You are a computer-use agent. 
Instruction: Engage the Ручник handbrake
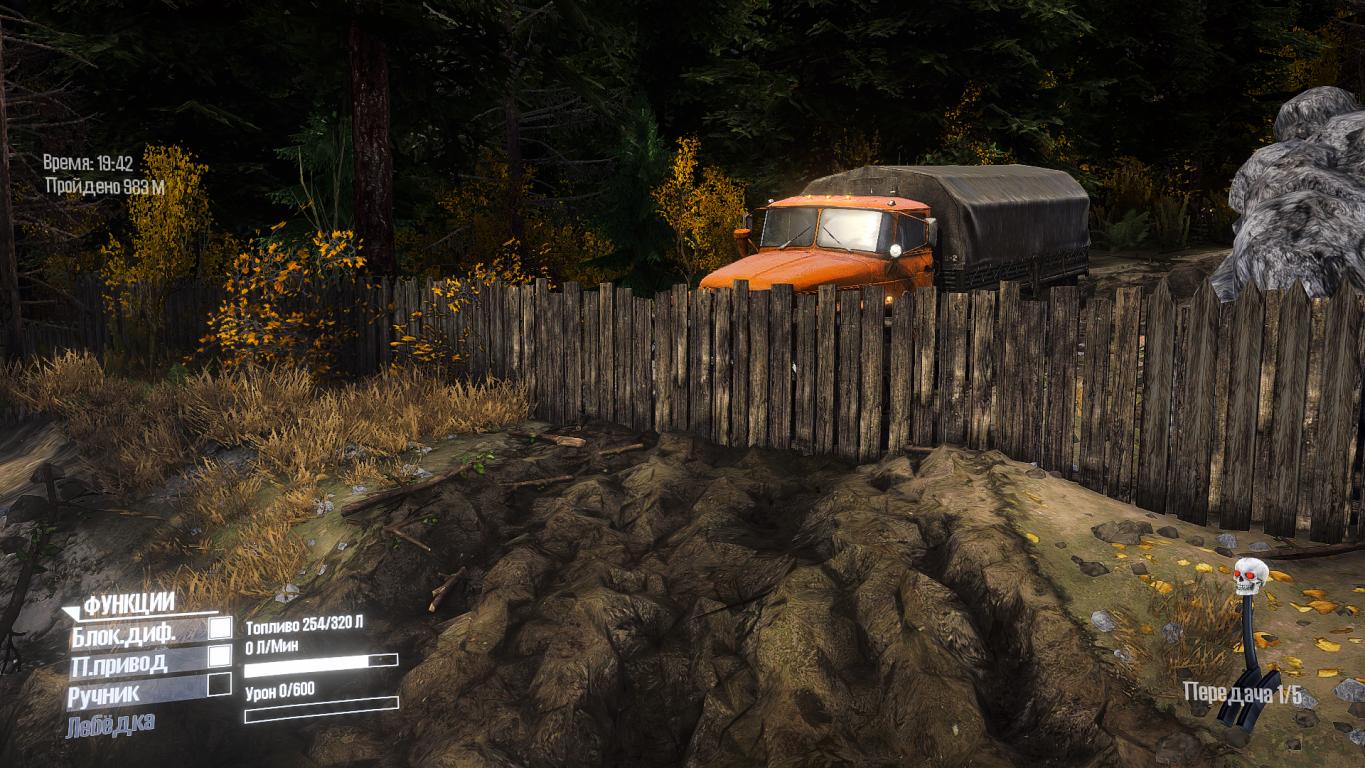pos(219,686)
